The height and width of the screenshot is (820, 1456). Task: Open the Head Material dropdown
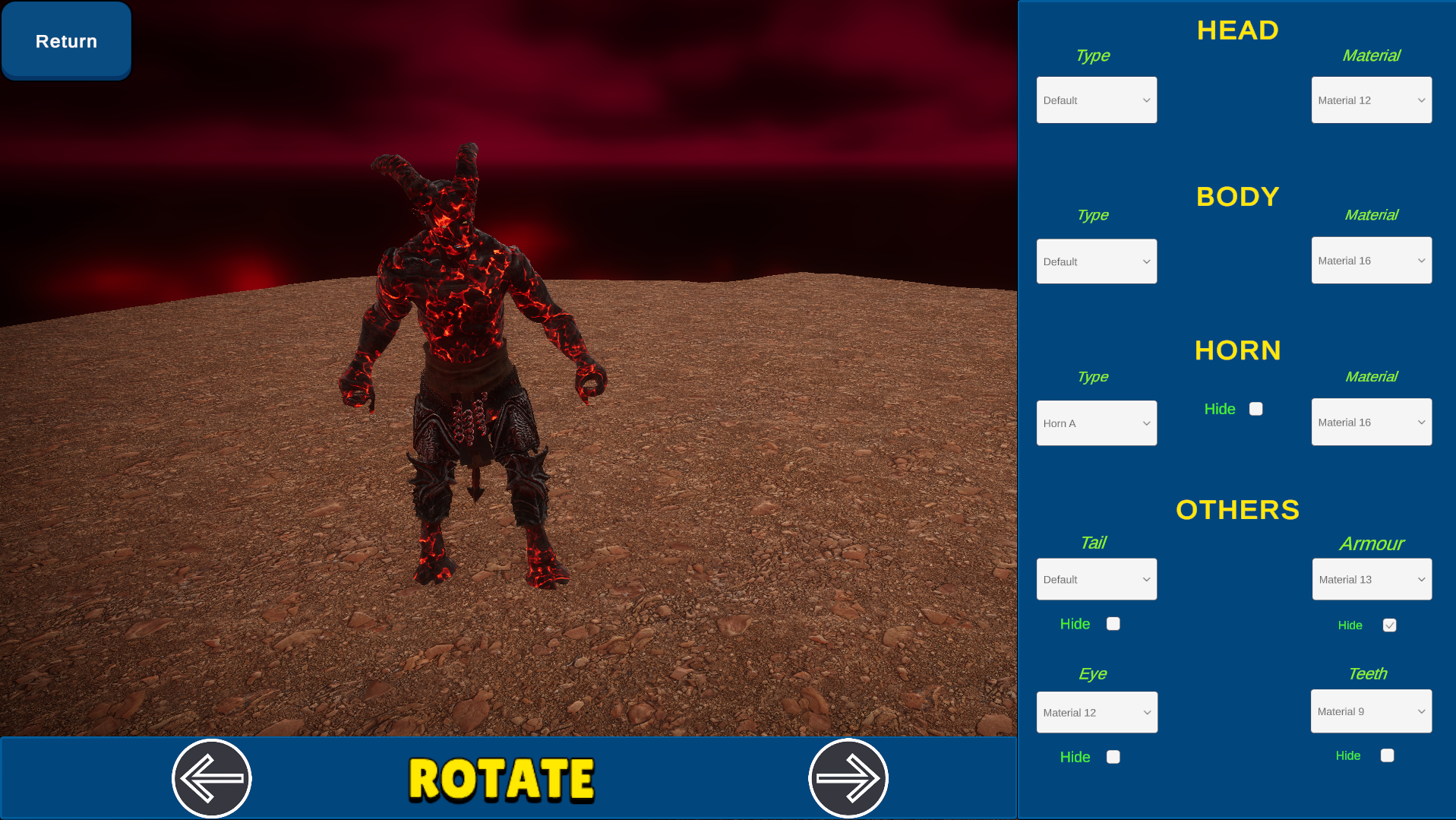pos(1371,100)
